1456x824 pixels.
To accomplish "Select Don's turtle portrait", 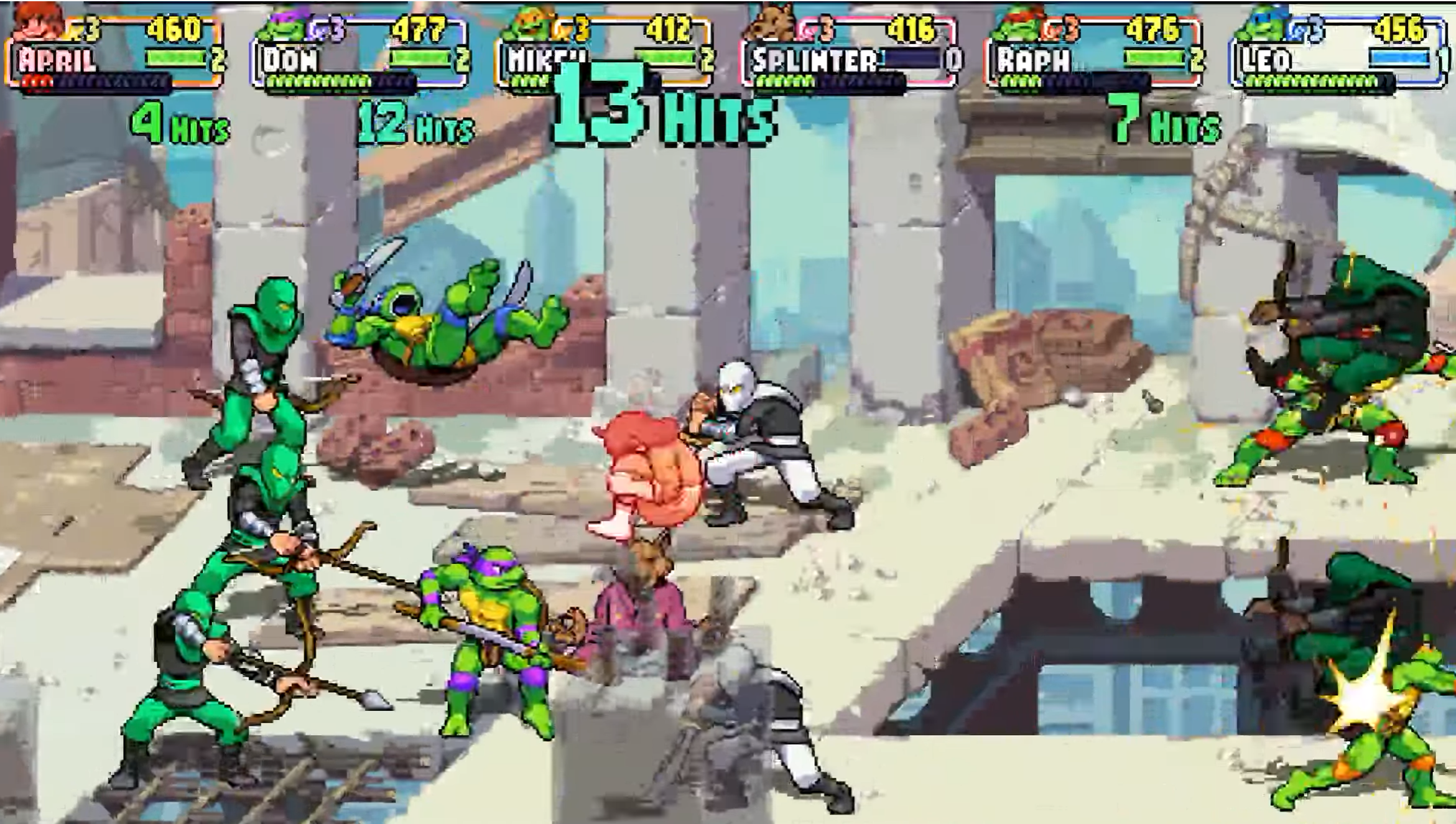I will coord(283,26).
